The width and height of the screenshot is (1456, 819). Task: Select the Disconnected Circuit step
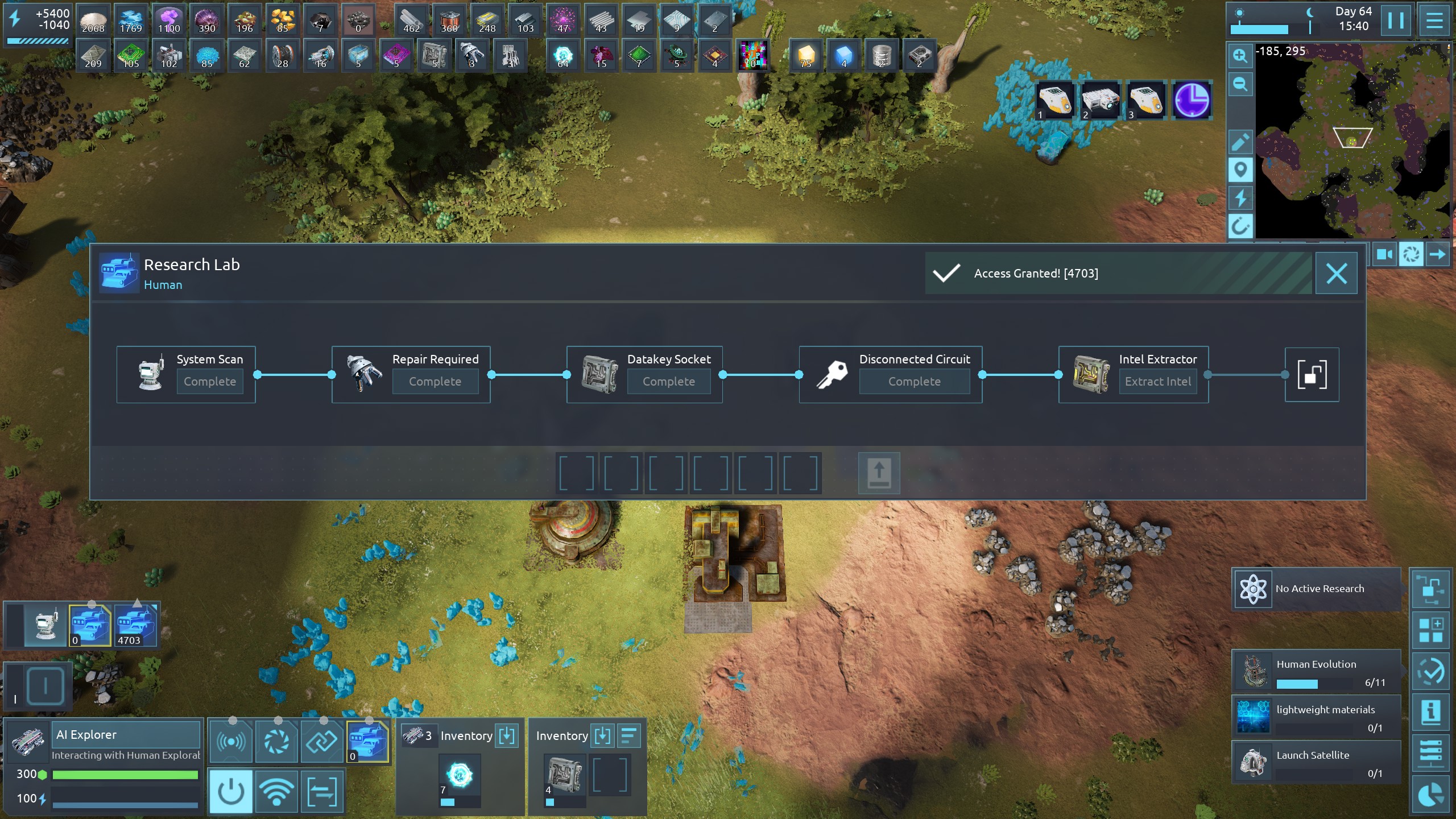pos(890,374)
